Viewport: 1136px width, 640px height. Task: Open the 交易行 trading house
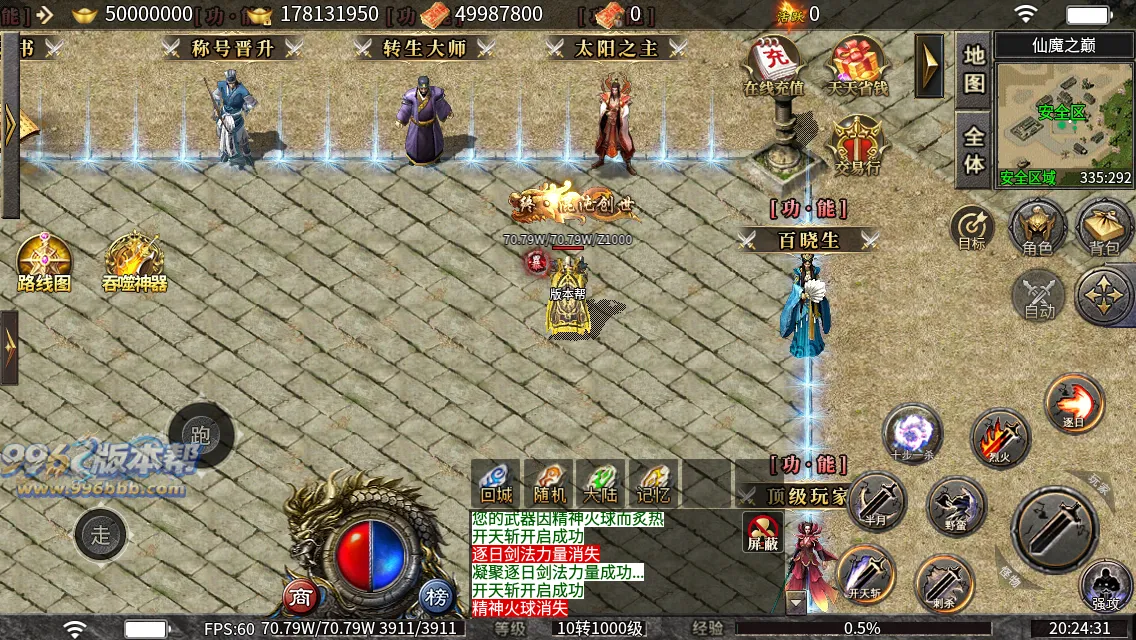857,145
